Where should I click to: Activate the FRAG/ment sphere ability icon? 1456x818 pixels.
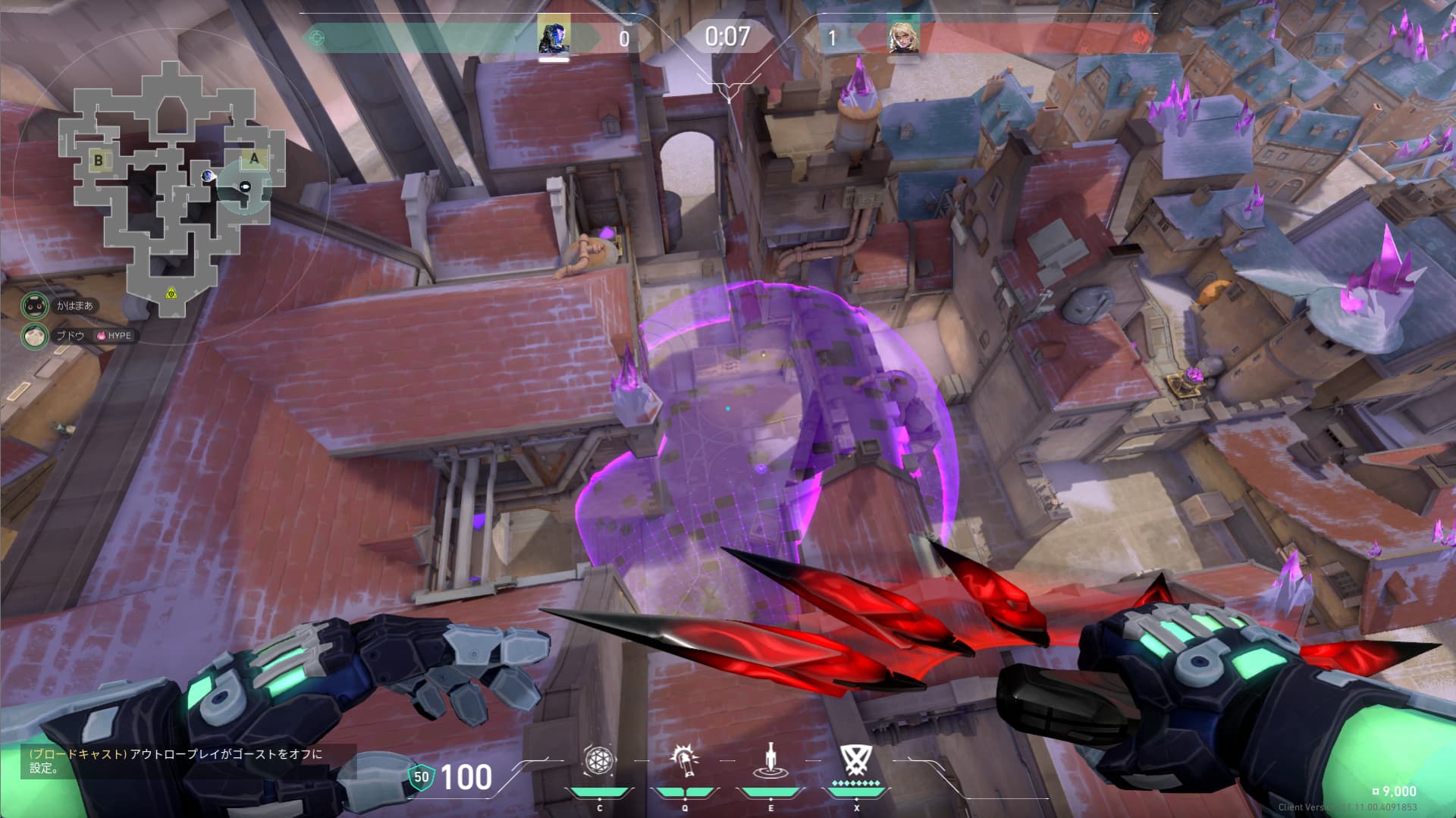point(599,760)
